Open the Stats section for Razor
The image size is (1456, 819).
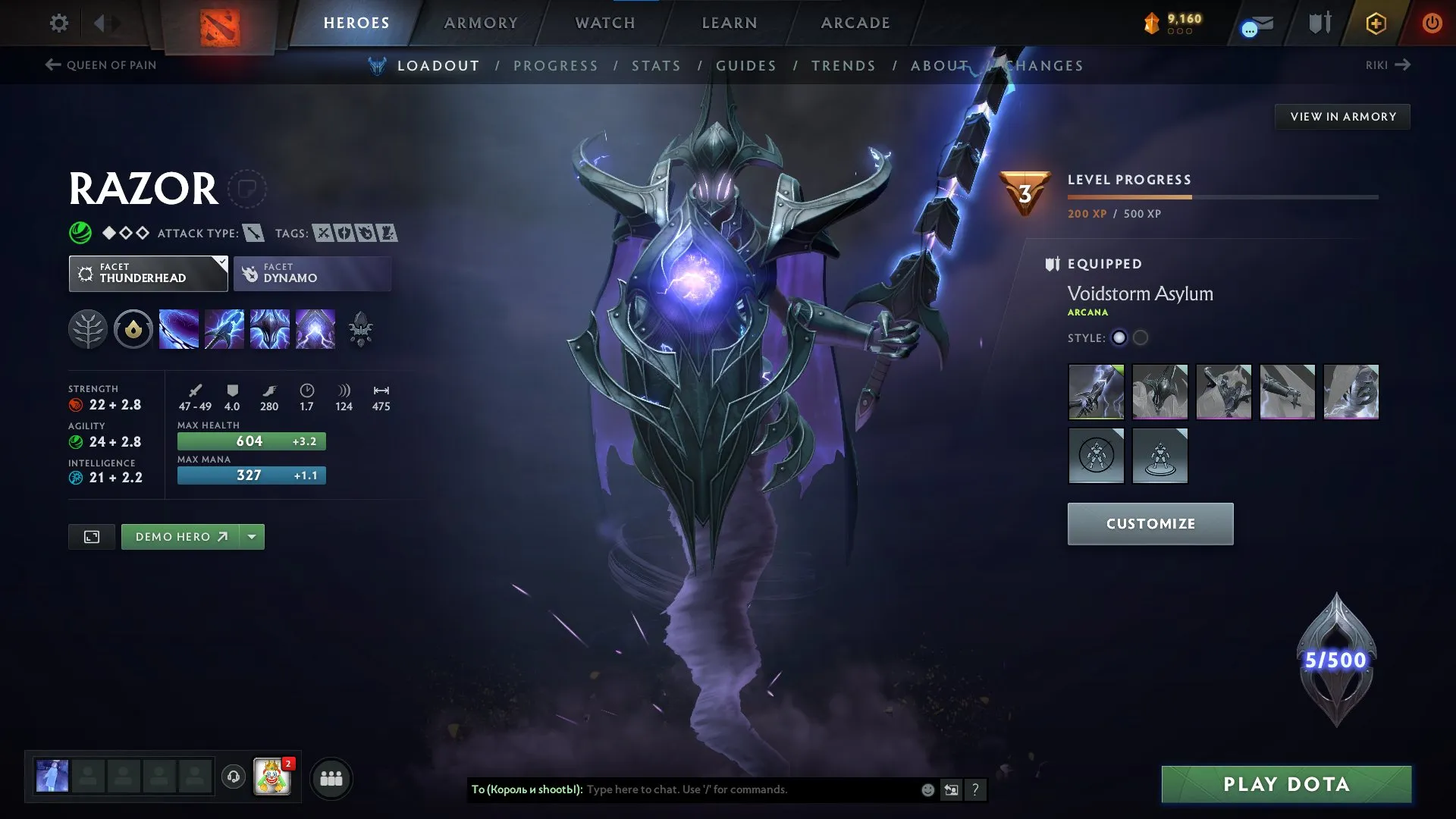click(657, 66)
